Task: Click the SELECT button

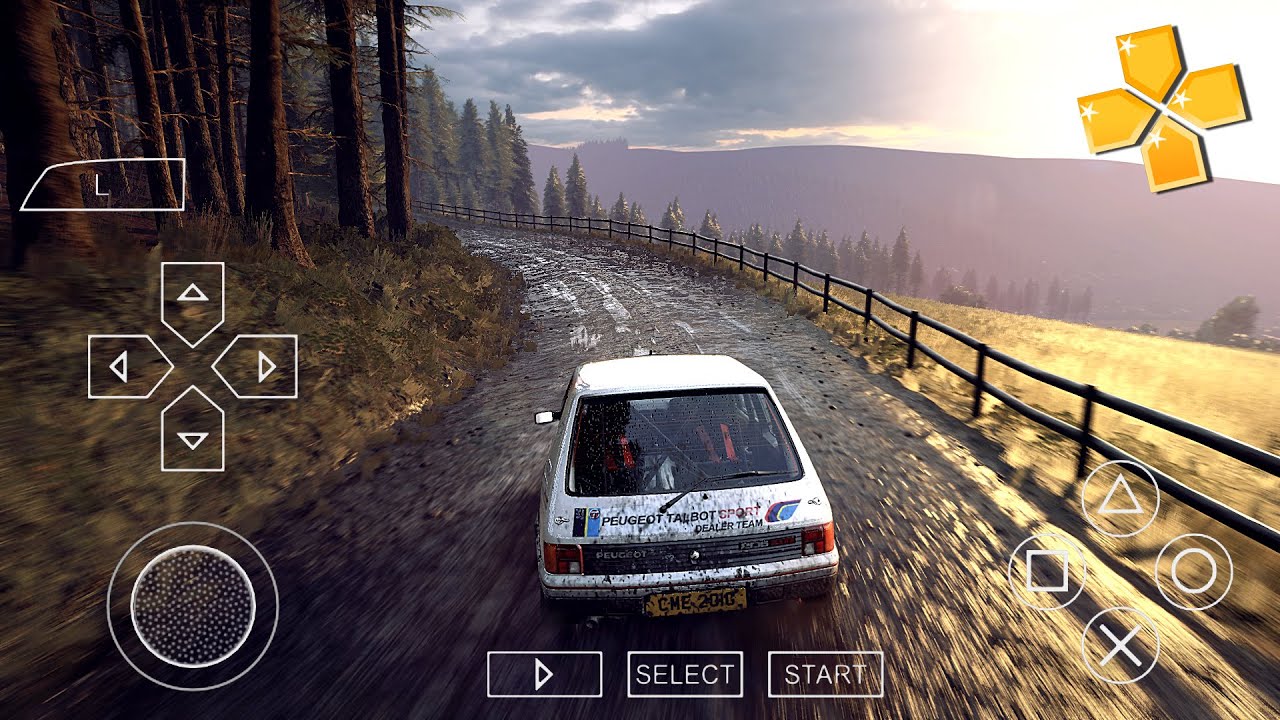Action: pyautogui.click(x=685, y=674)
